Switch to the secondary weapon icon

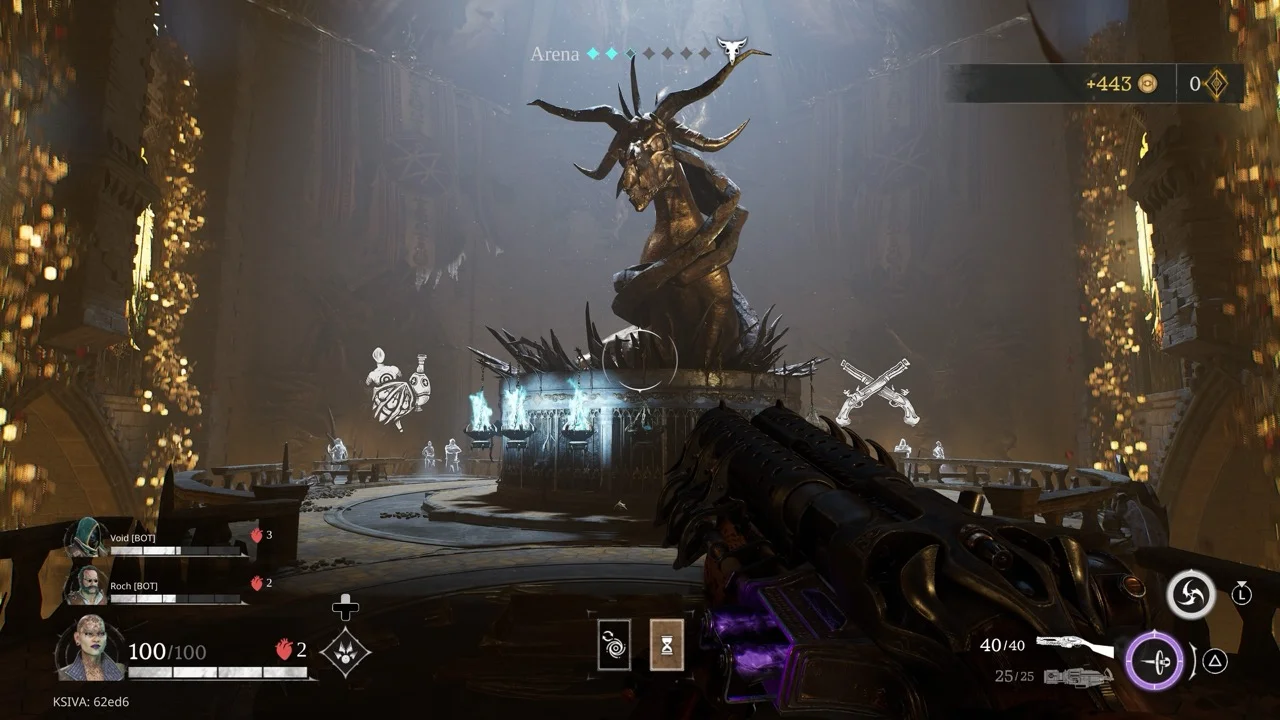[1078, 677]
